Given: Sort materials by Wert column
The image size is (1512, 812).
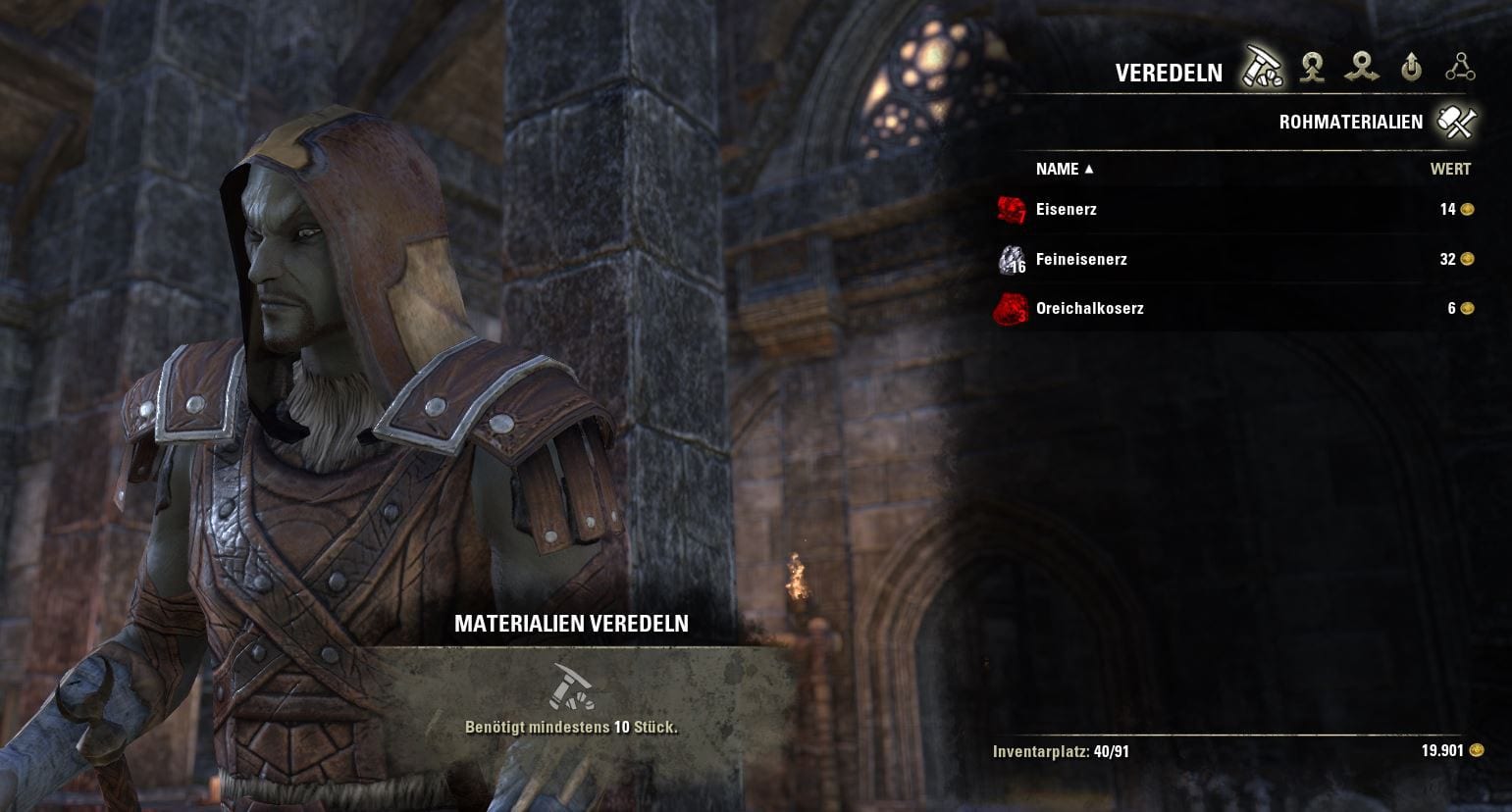Looking at the screenshot, I should click(x=1449, y=169).
